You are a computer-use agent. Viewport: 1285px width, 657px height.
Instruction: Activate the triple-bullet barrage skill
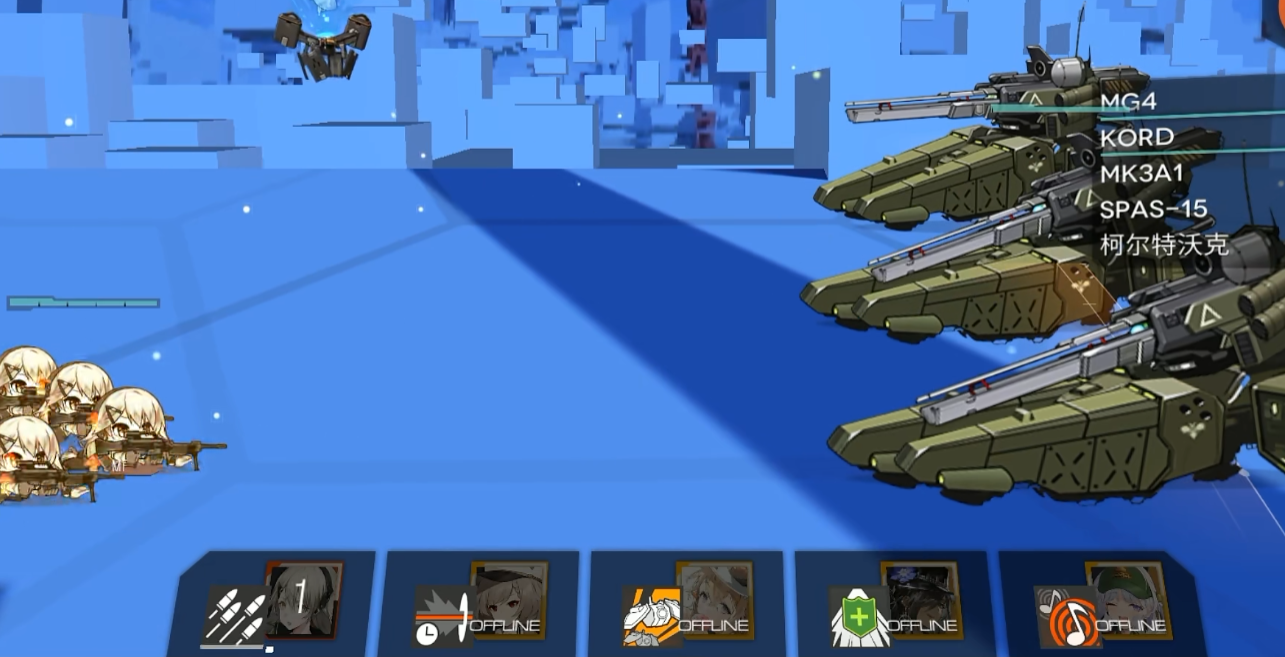tap(235, 614)
